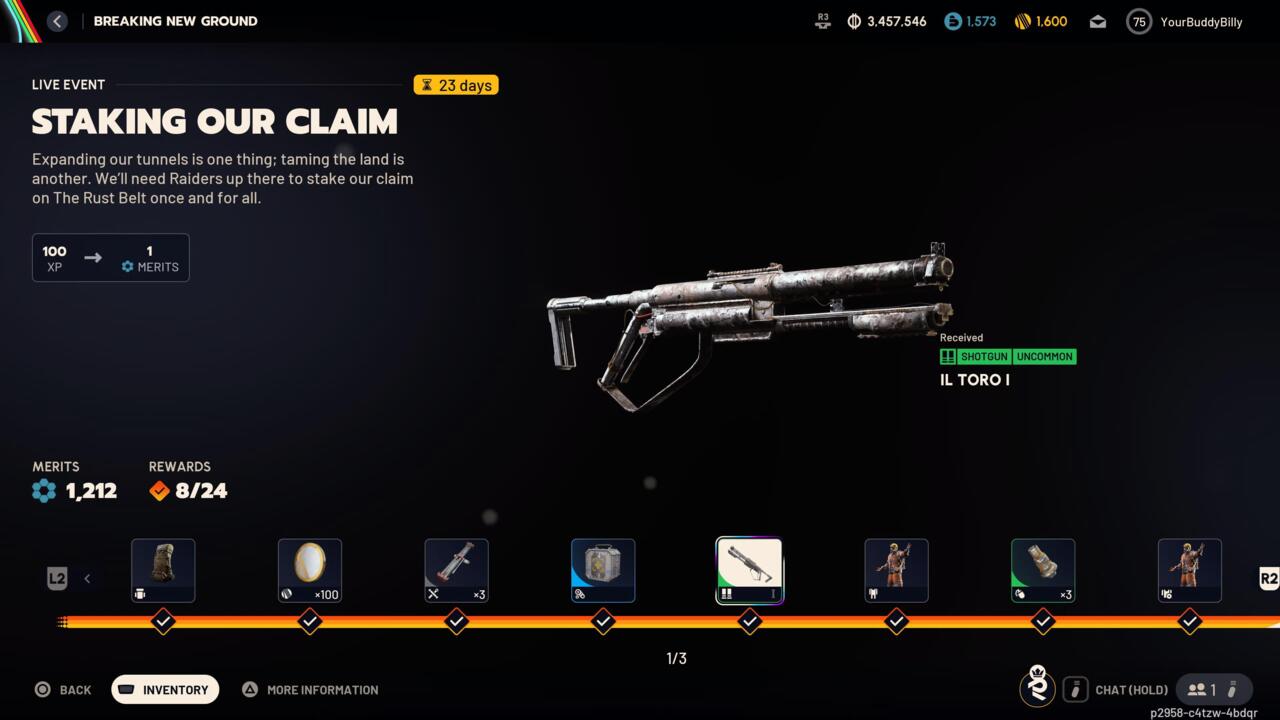Click the back arrow beside Breaking New Ground
Screen dimensions: 1280x720
pyautogui.click(x=57, y=21)
